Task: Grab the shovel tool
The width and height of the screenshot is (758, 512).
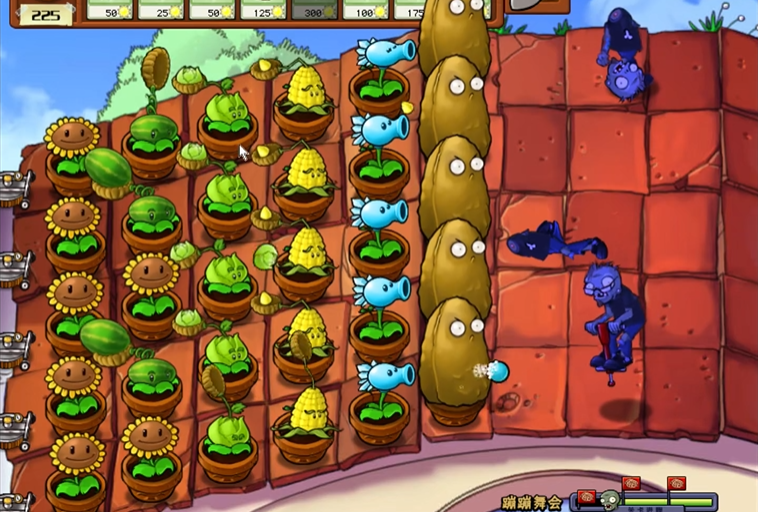Action: coord(530,5)
